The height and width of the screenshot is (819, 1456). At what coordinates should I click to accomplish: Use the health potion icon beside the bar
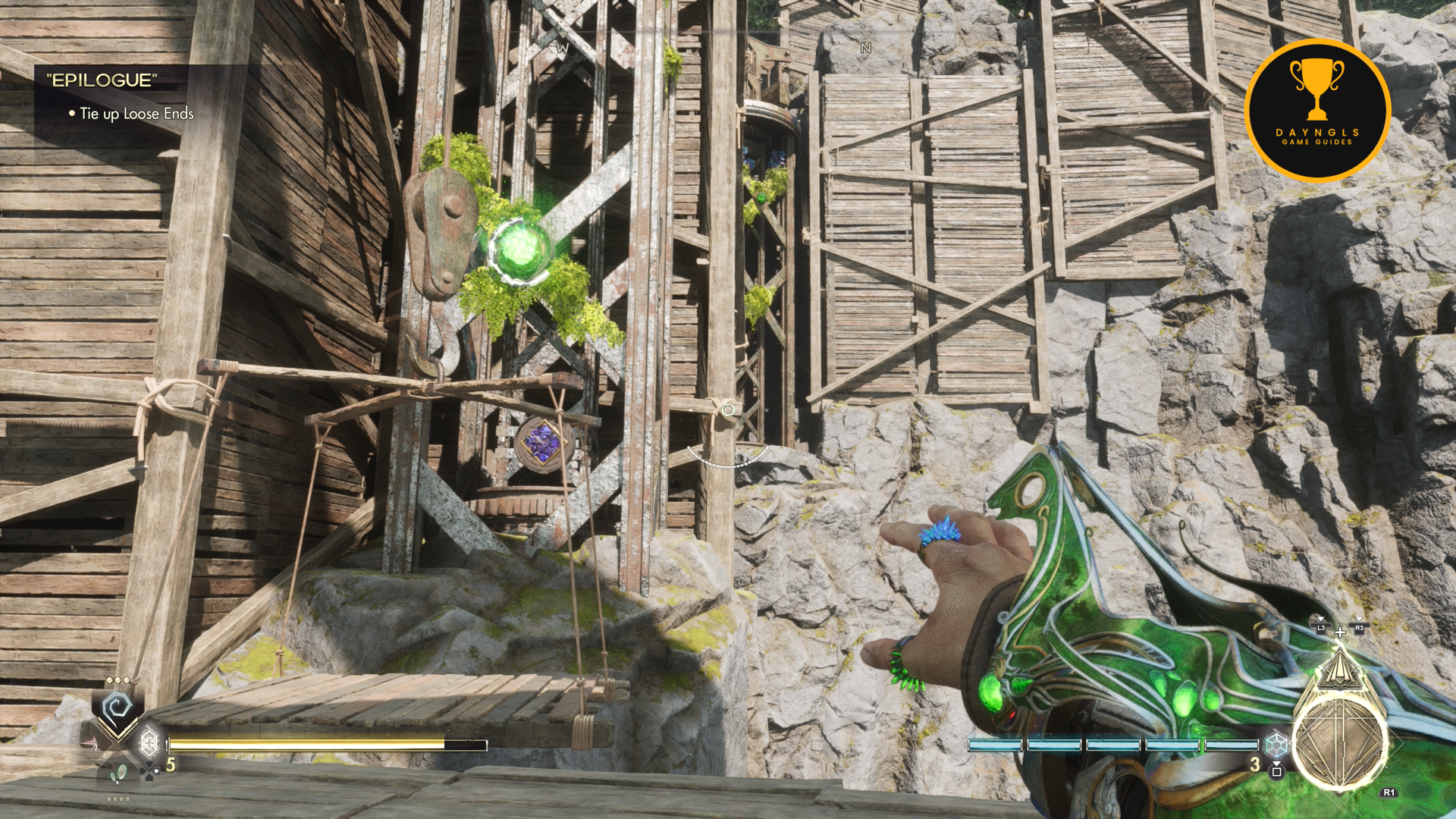[149, 742]
